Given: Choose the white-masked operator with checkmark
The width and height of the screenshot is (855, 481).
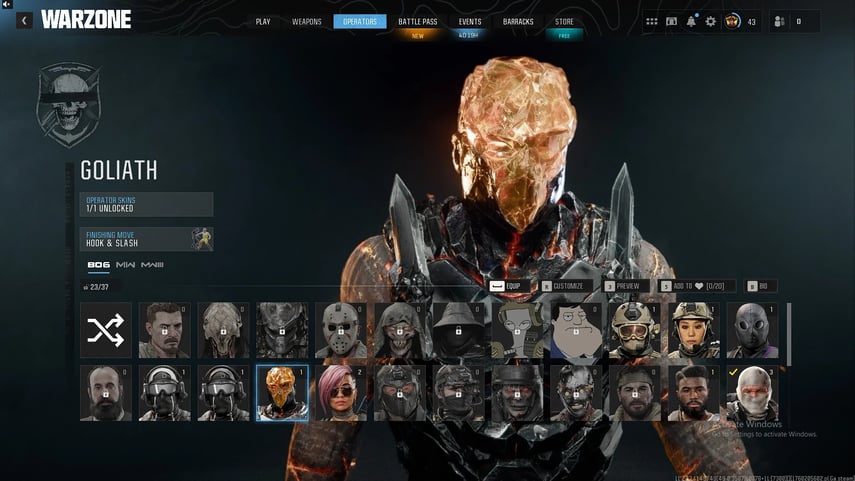Looking at the screenshot, I should click(753, 393).
